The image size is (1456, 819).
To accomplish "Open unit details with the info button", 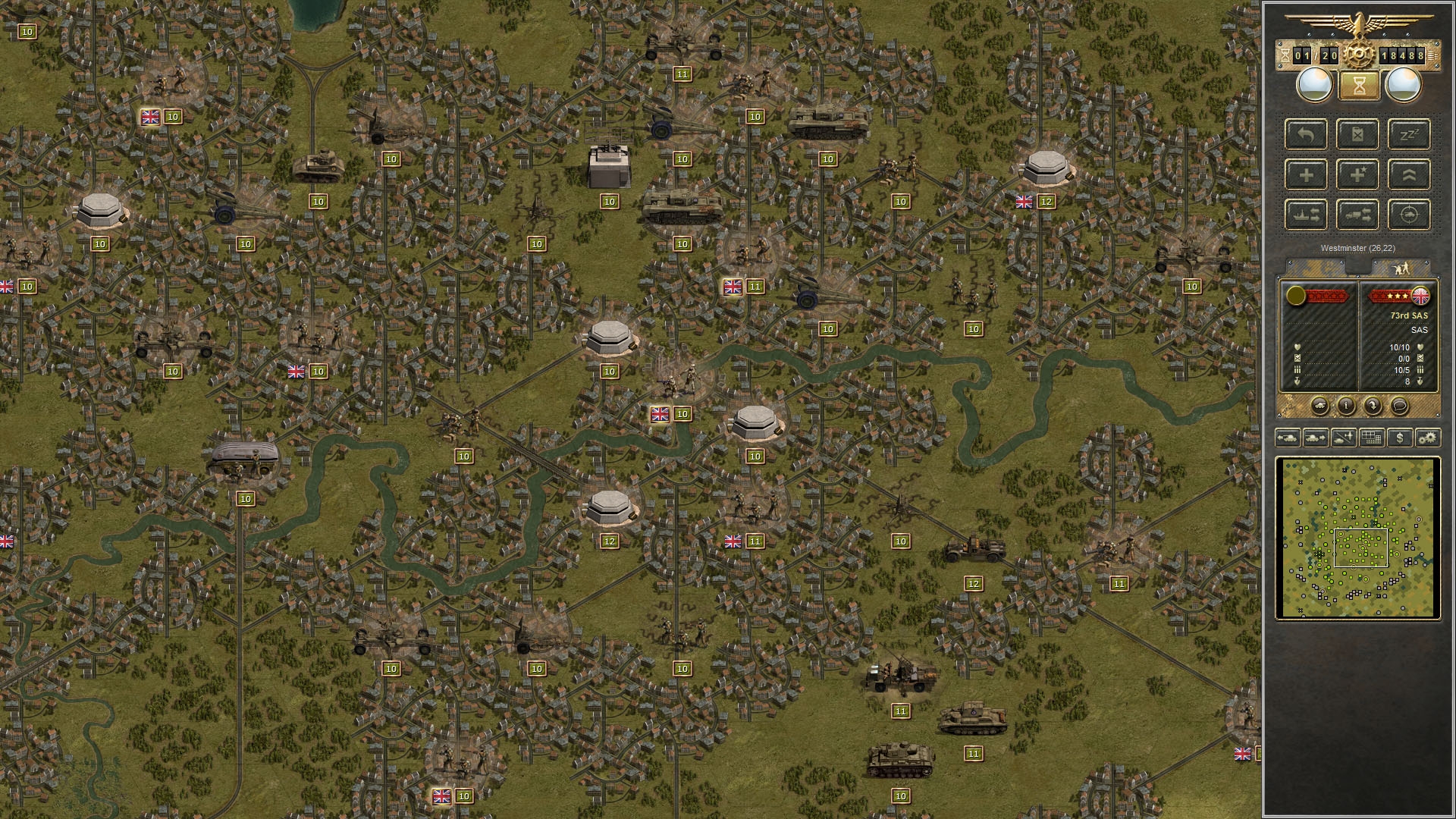I will click(x=1346, y=407).
